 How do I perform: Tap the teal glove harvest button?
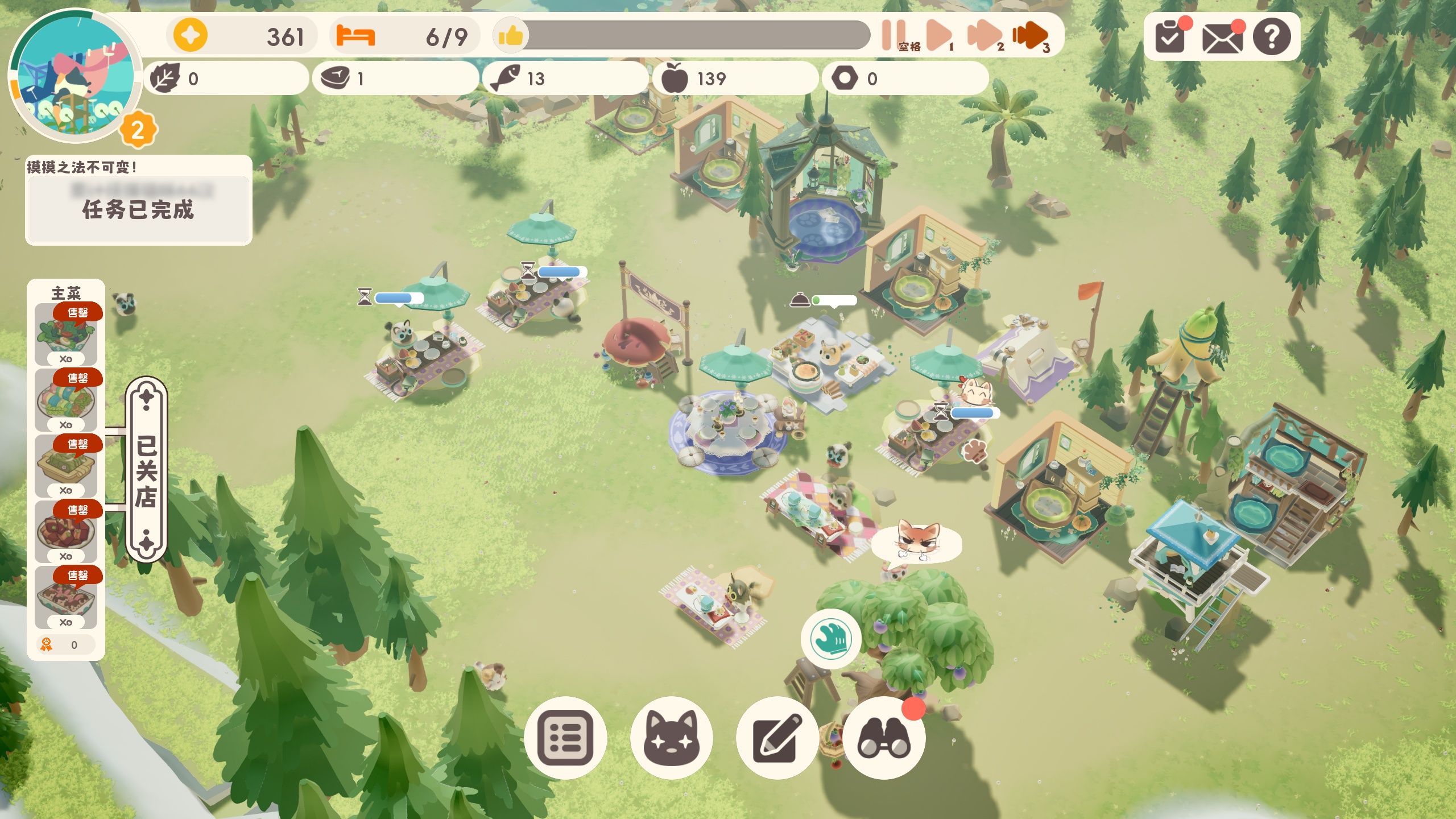[831, 639]
